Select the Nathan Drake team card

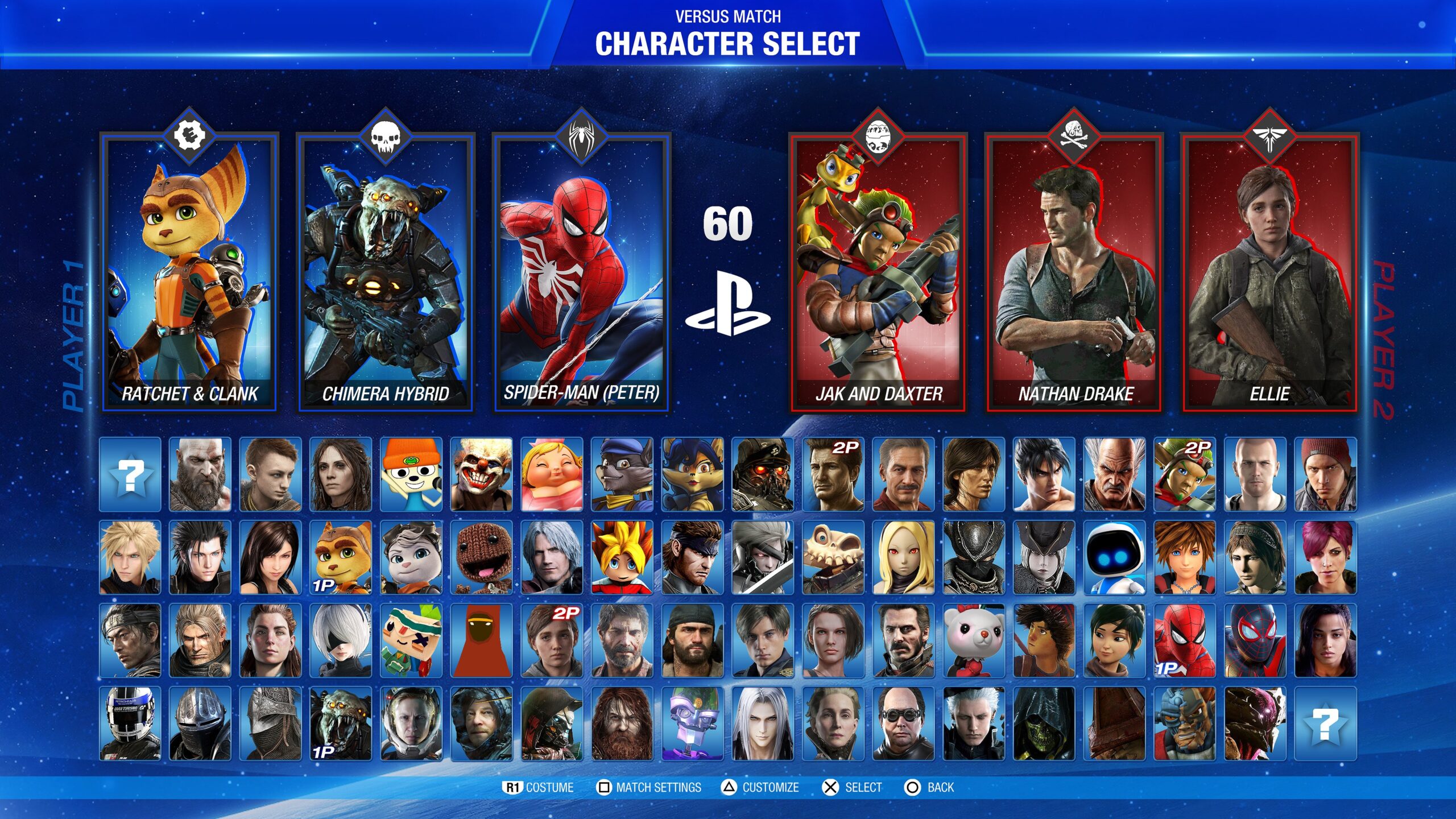(x=1074, y=273)
